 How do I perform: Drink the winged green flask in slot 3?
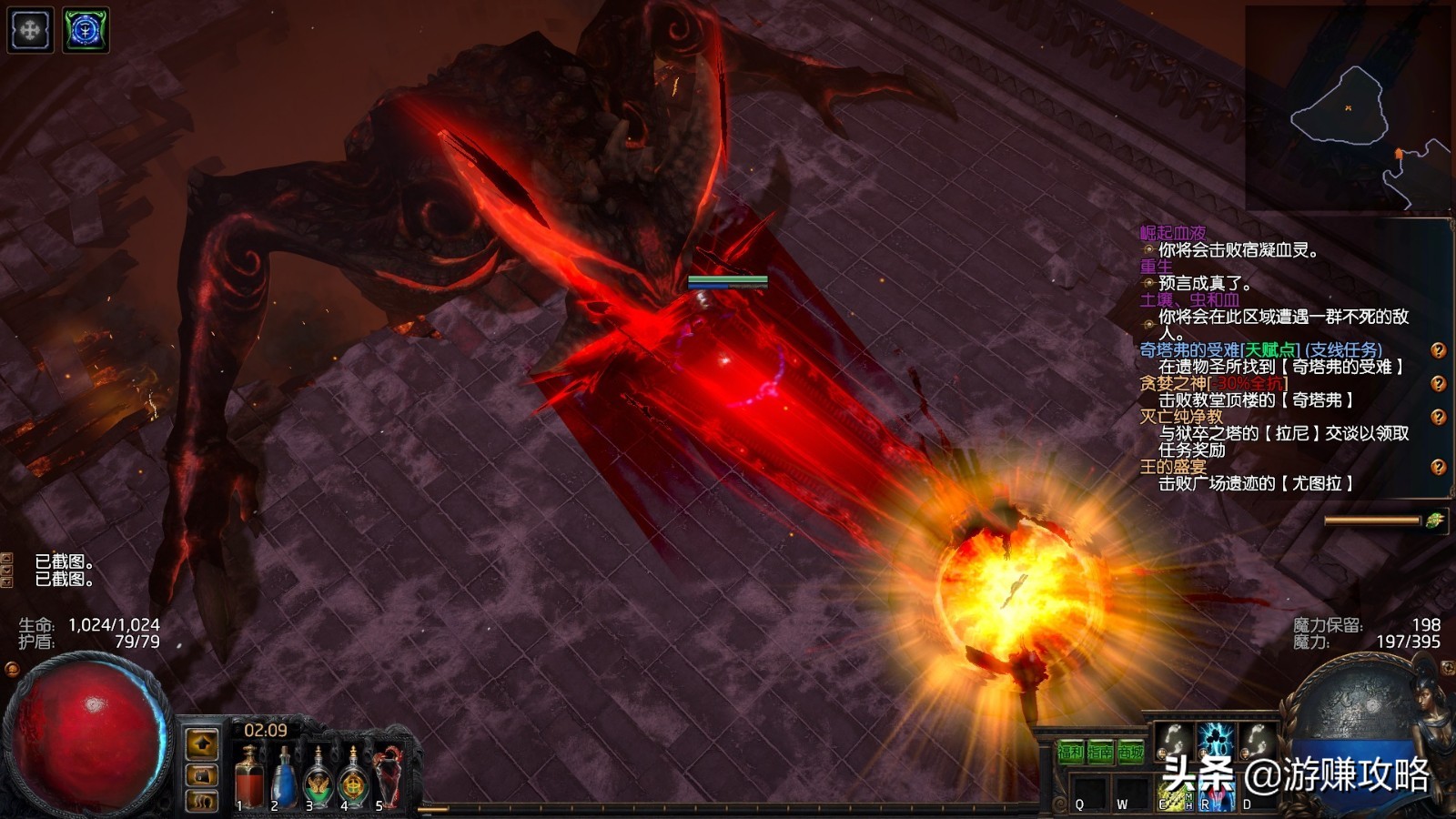[318, 778]
